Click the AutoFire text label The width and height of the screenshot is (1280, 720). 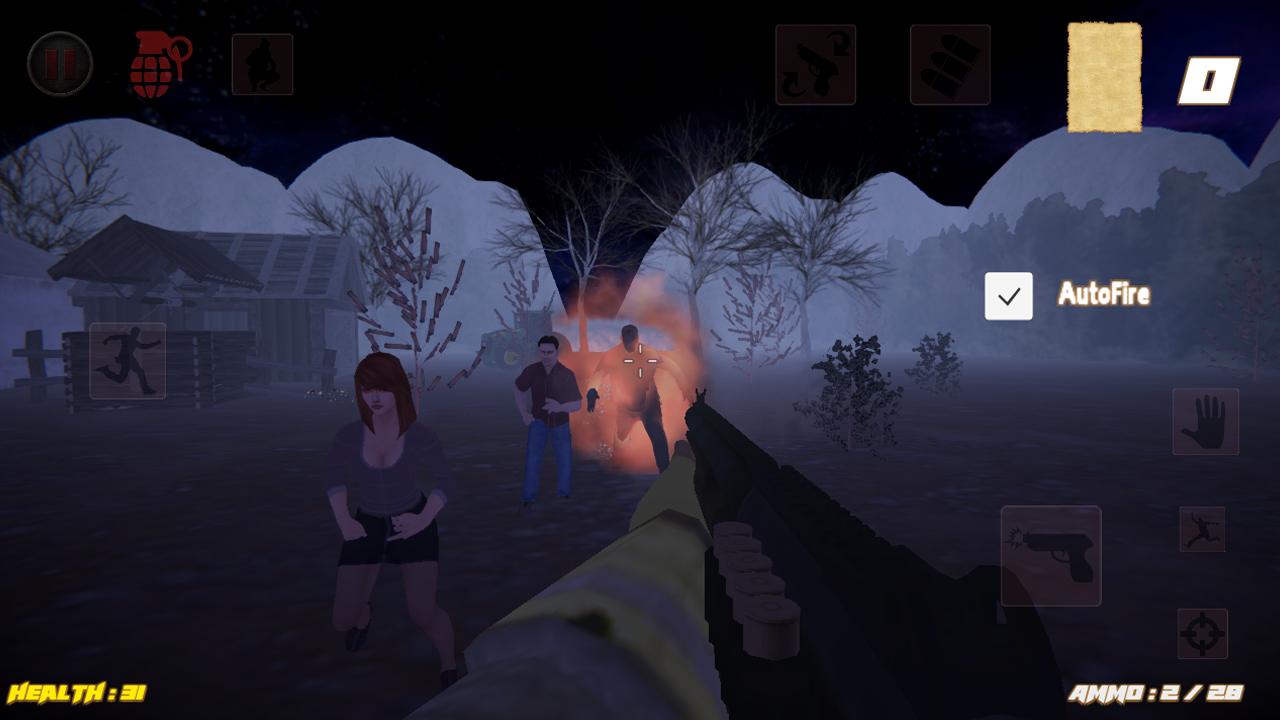1103,294
